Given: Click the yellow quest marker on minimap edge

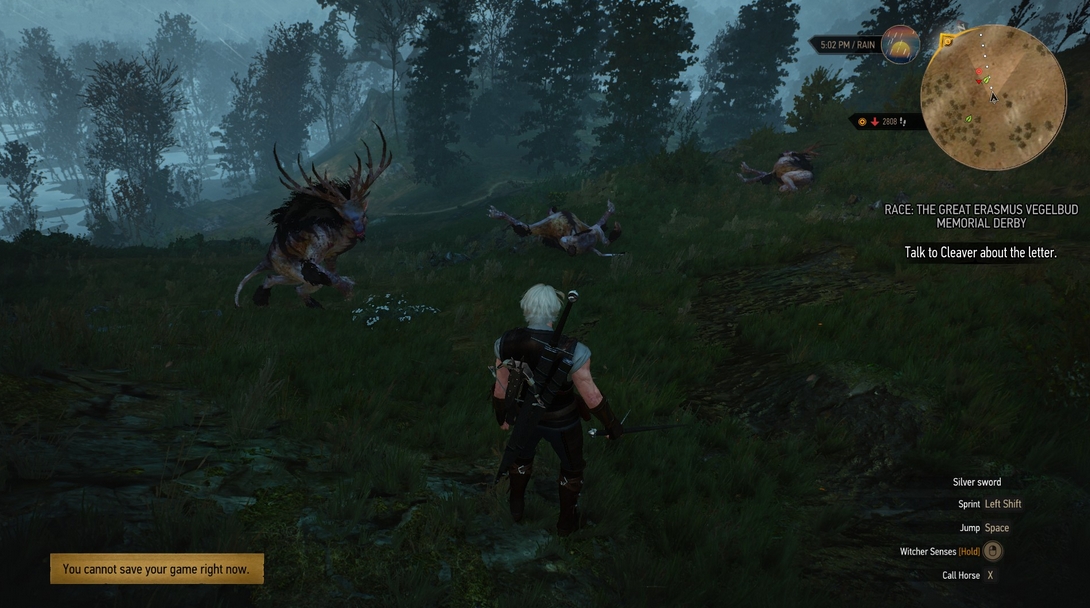Looking at the screenshot, I should (x=946, y=42).
